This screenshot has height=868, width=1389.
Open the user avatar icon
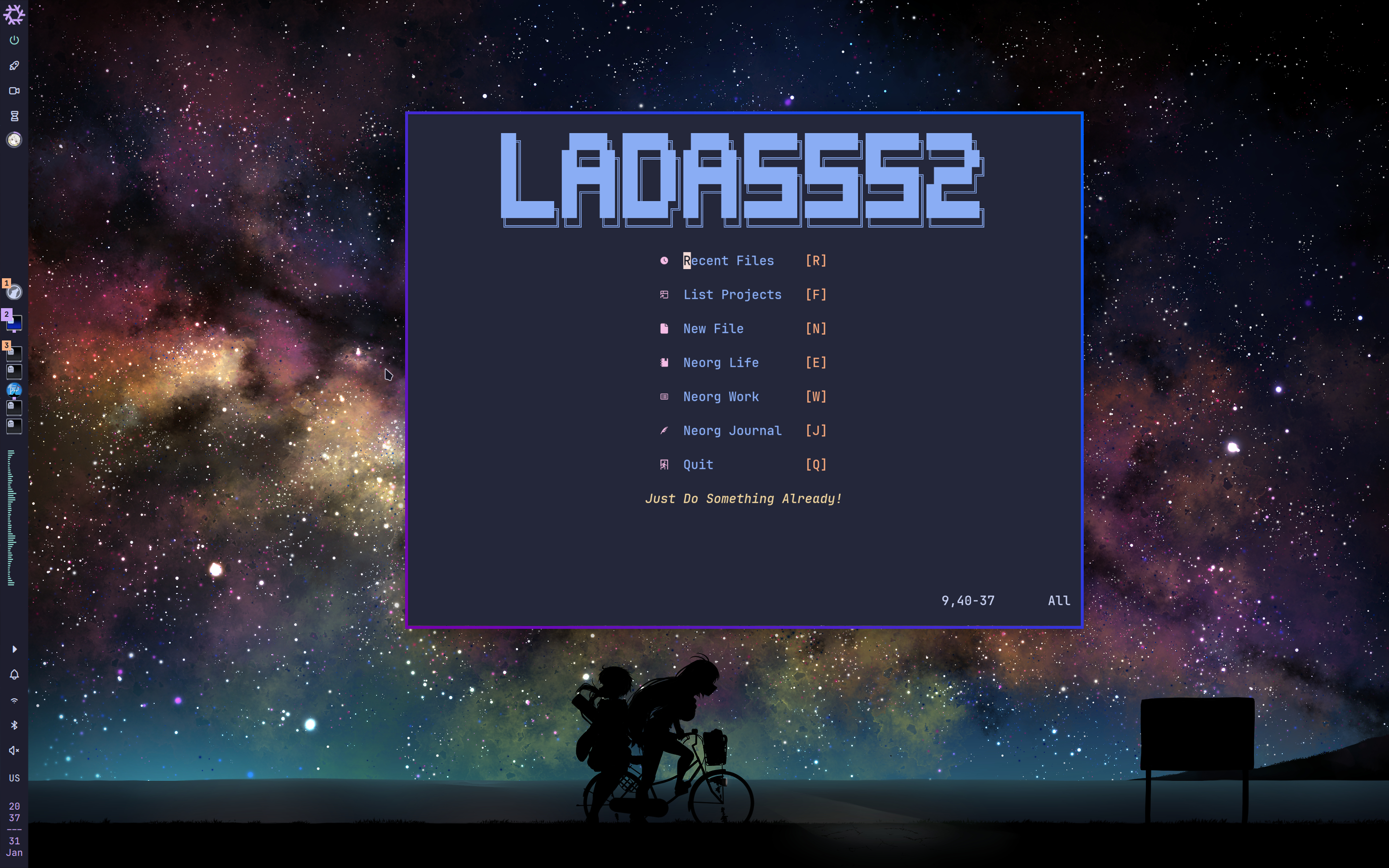14,139
